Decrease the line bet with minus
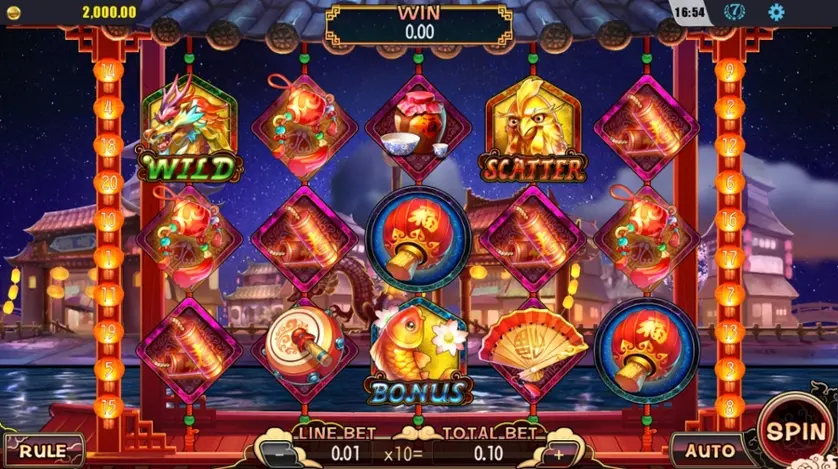Viewport: 838px width, 469px height. (279, 451)
